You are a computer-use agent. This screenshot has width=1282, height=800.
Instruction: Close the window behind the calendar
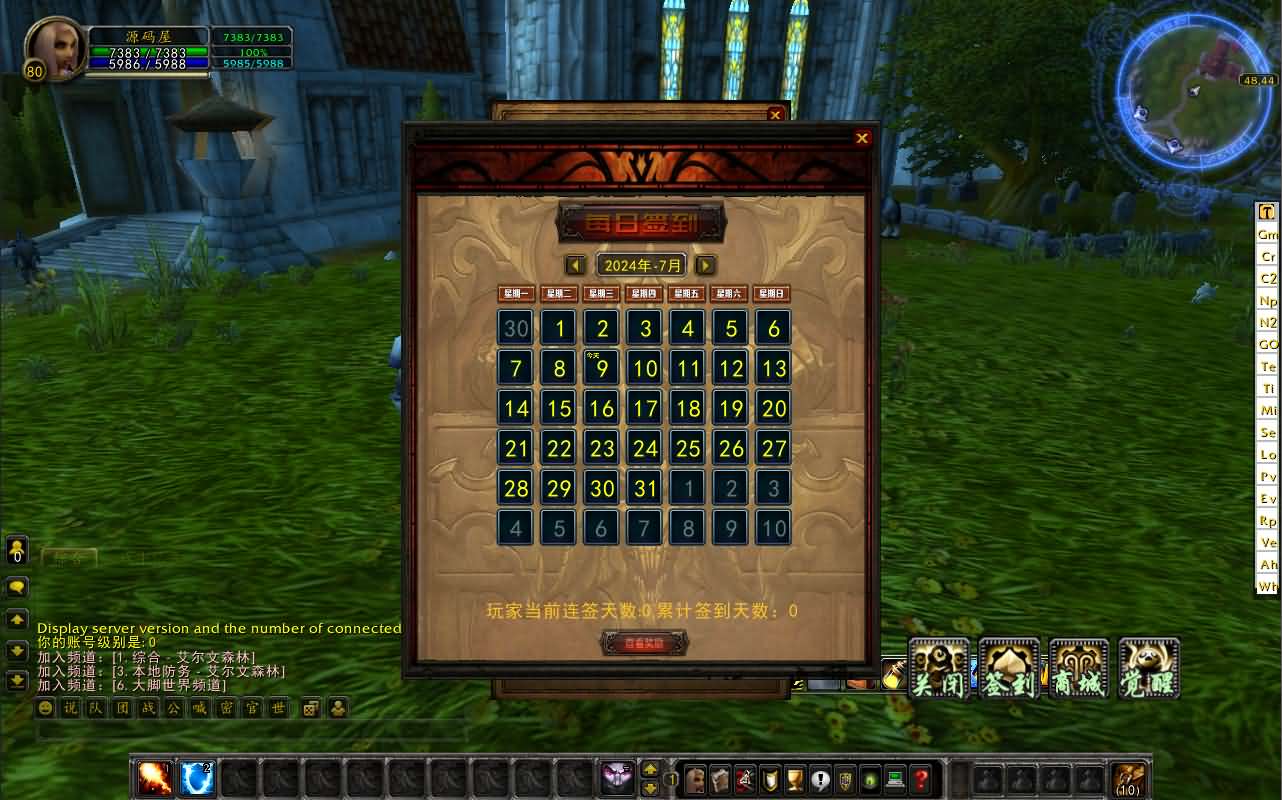pos(775,115)
